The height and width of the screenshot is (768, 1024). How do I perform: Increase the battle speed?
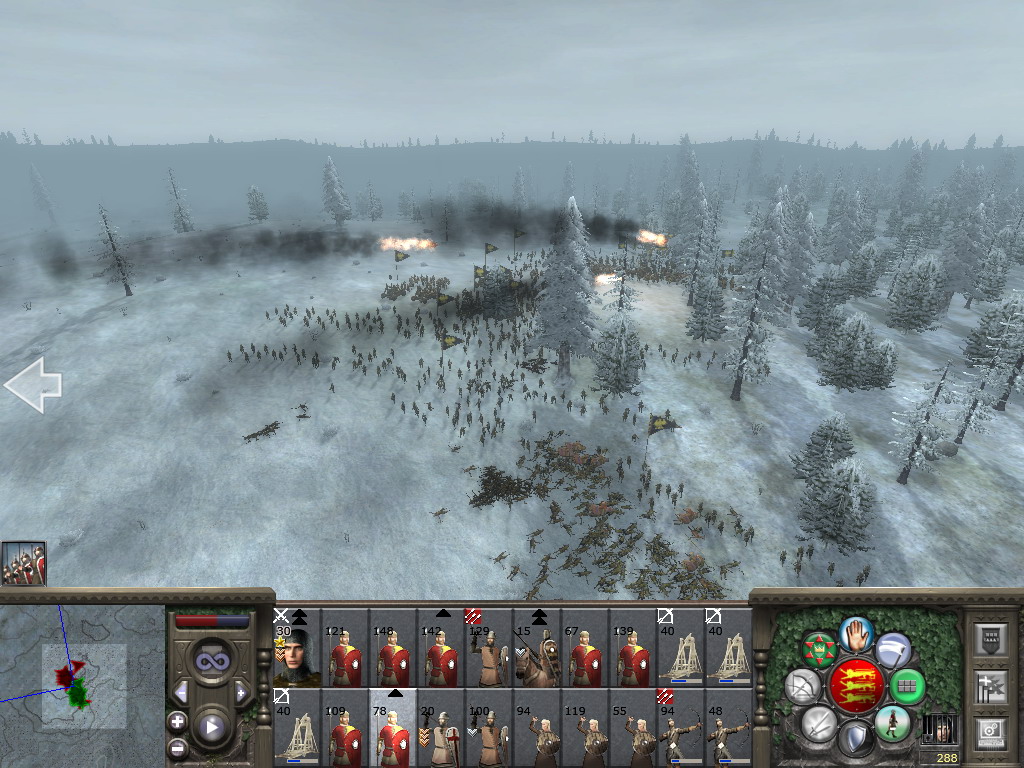tap(241, 692)
